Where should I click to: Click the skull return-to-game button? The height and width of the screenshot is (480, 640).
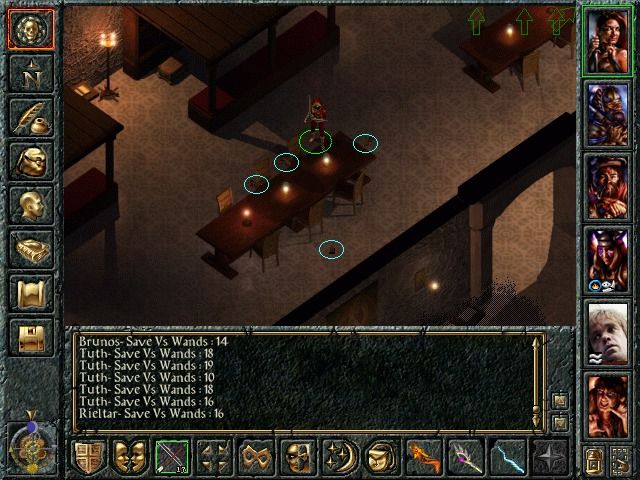pos(29,30)
